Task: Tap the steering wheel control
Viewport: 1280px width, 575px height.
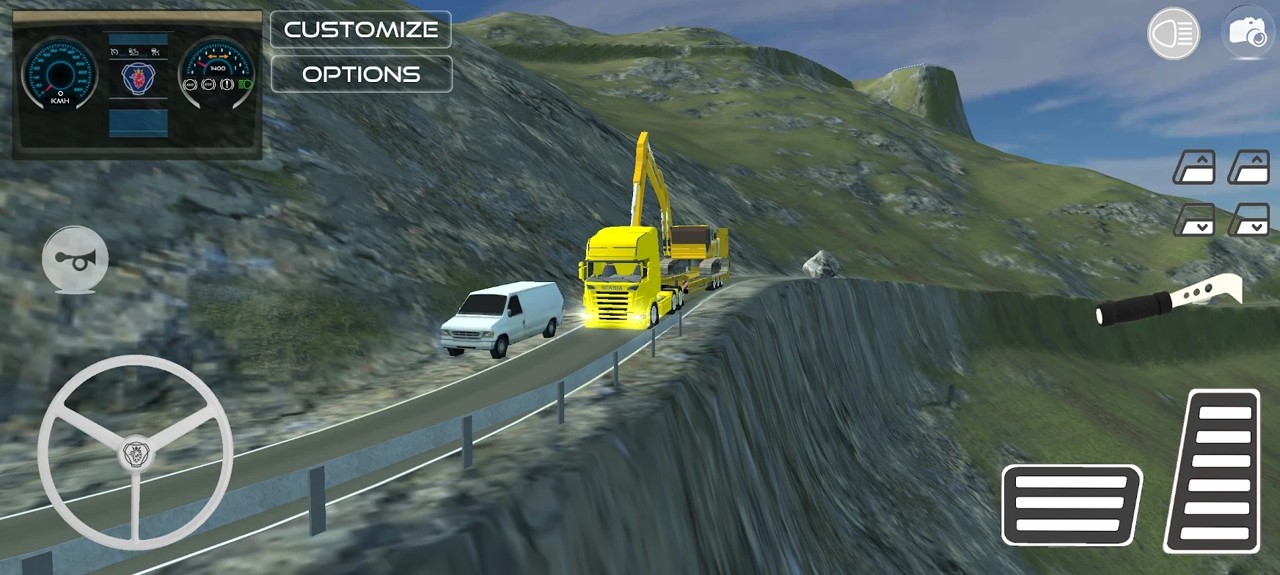Action: (x=135, y=453)
